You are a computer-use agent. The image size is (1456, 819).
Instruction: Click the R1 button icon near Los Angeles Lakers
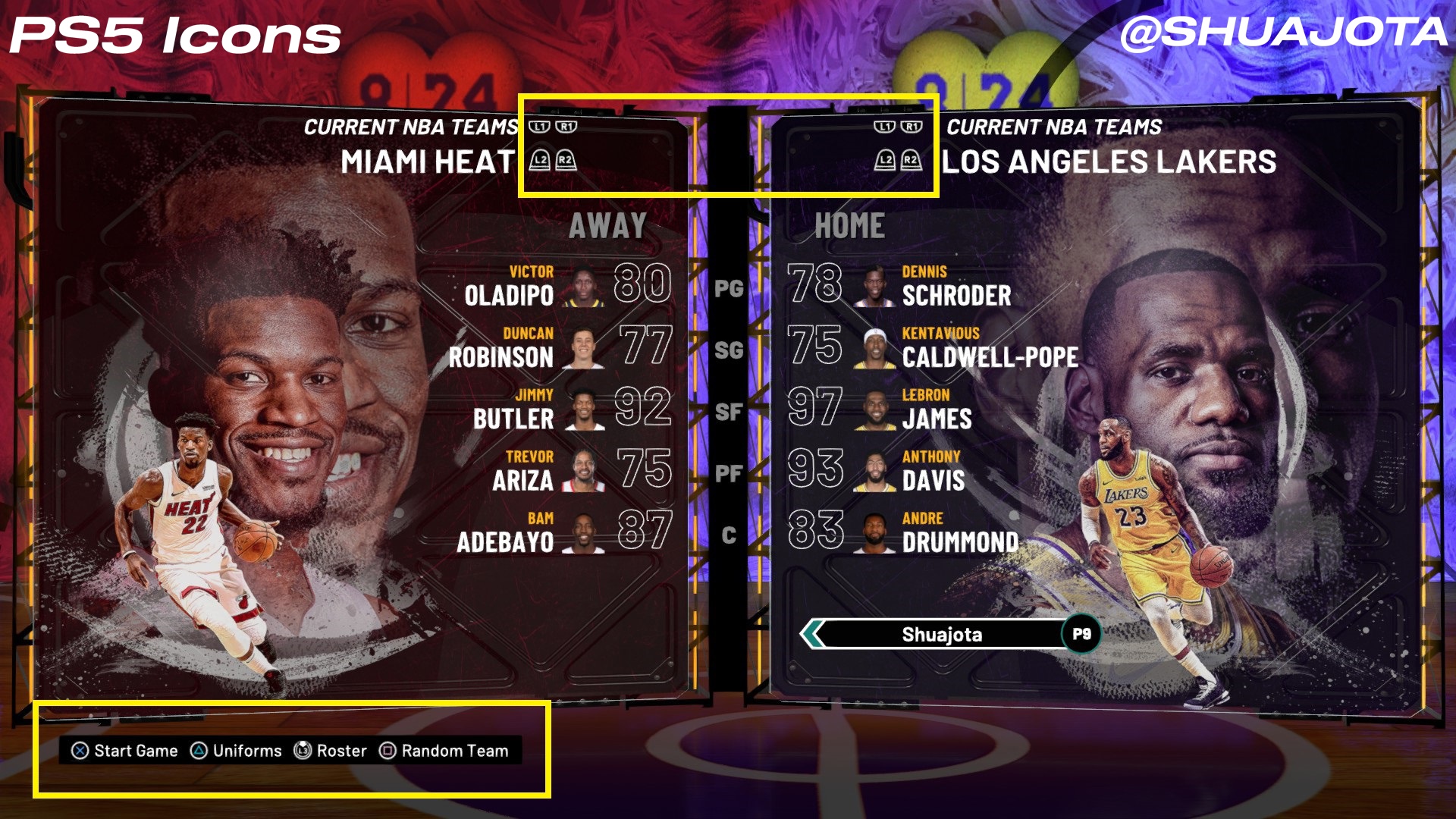912,127
